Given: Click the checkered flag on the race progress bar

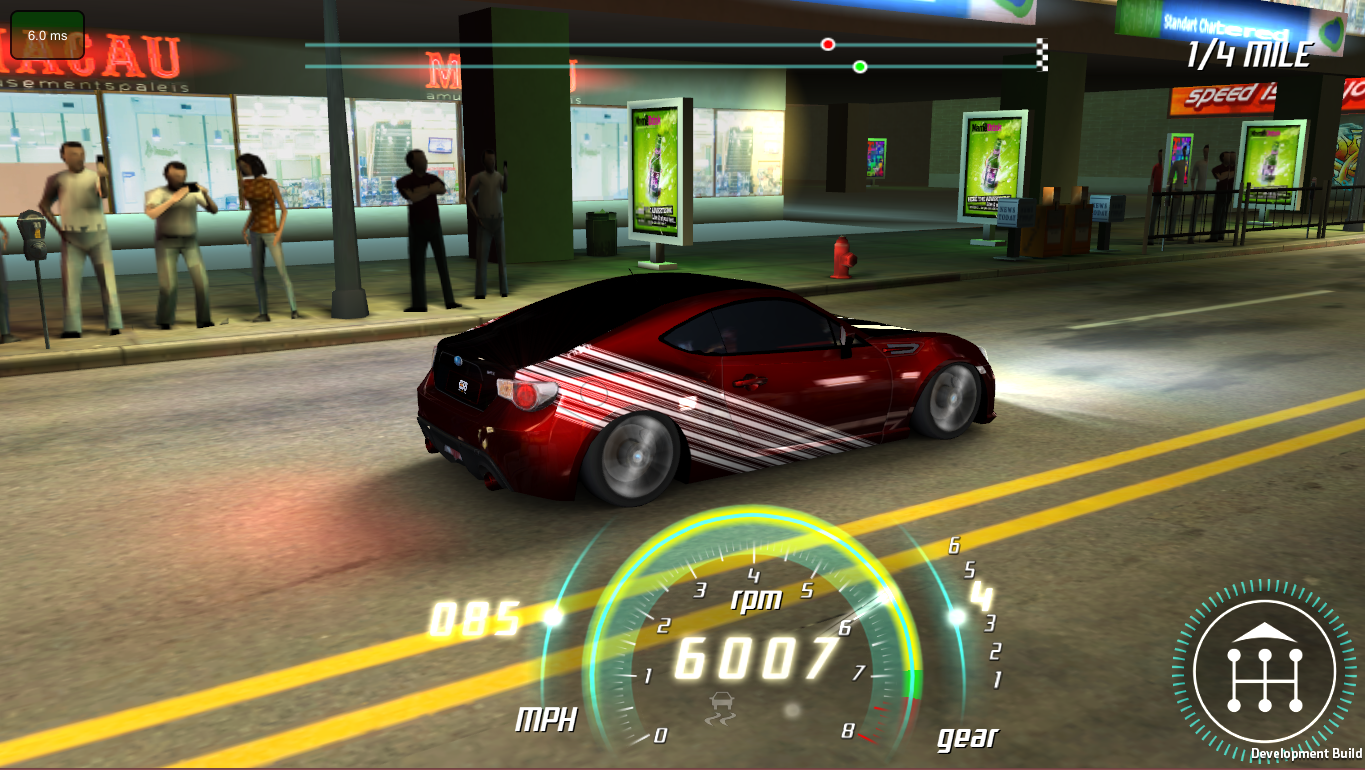Looking at the screenshot, I should (1040, 53).
